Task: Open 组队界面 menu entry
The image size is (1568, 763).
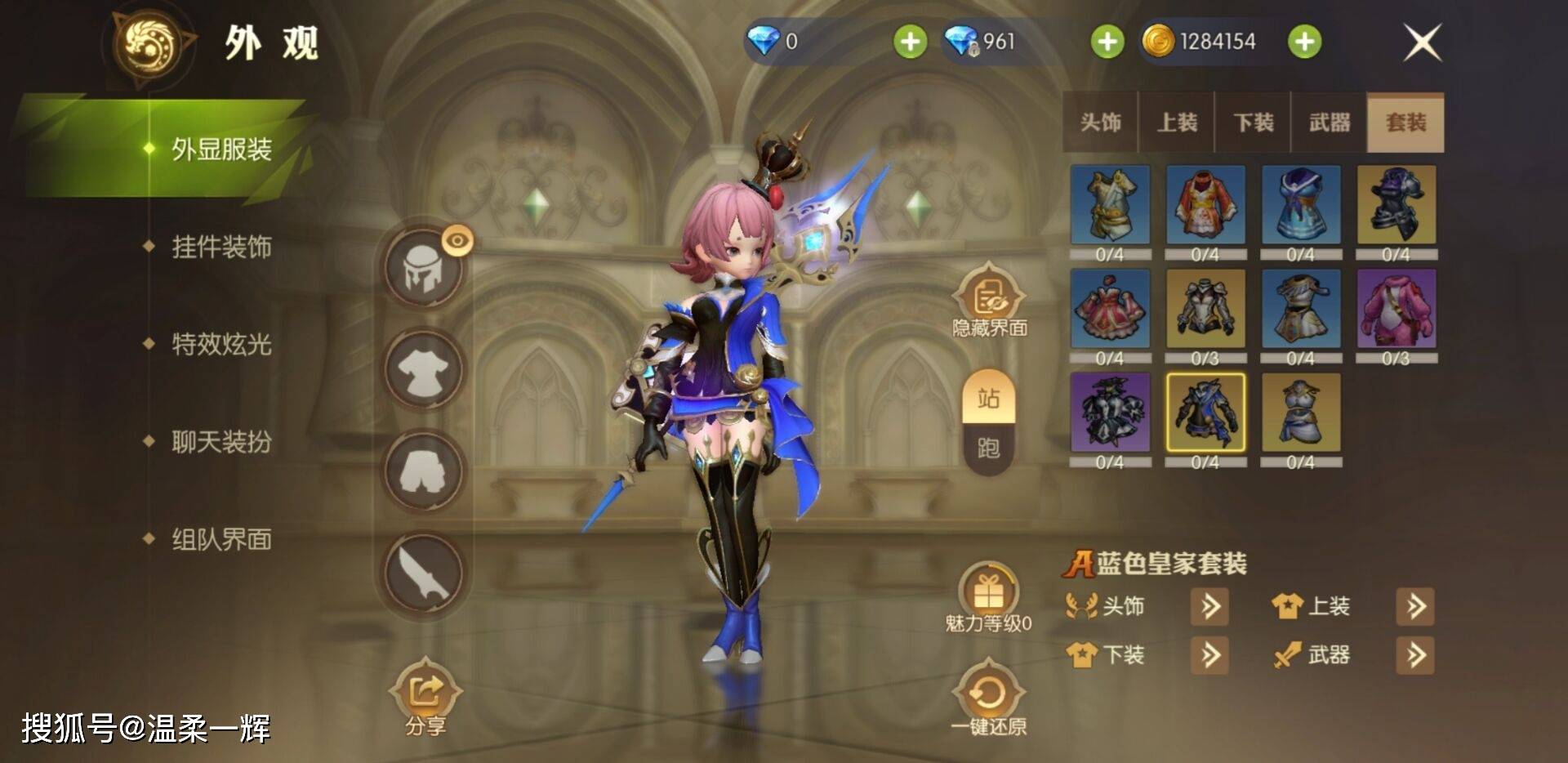Action: point(220,539)
